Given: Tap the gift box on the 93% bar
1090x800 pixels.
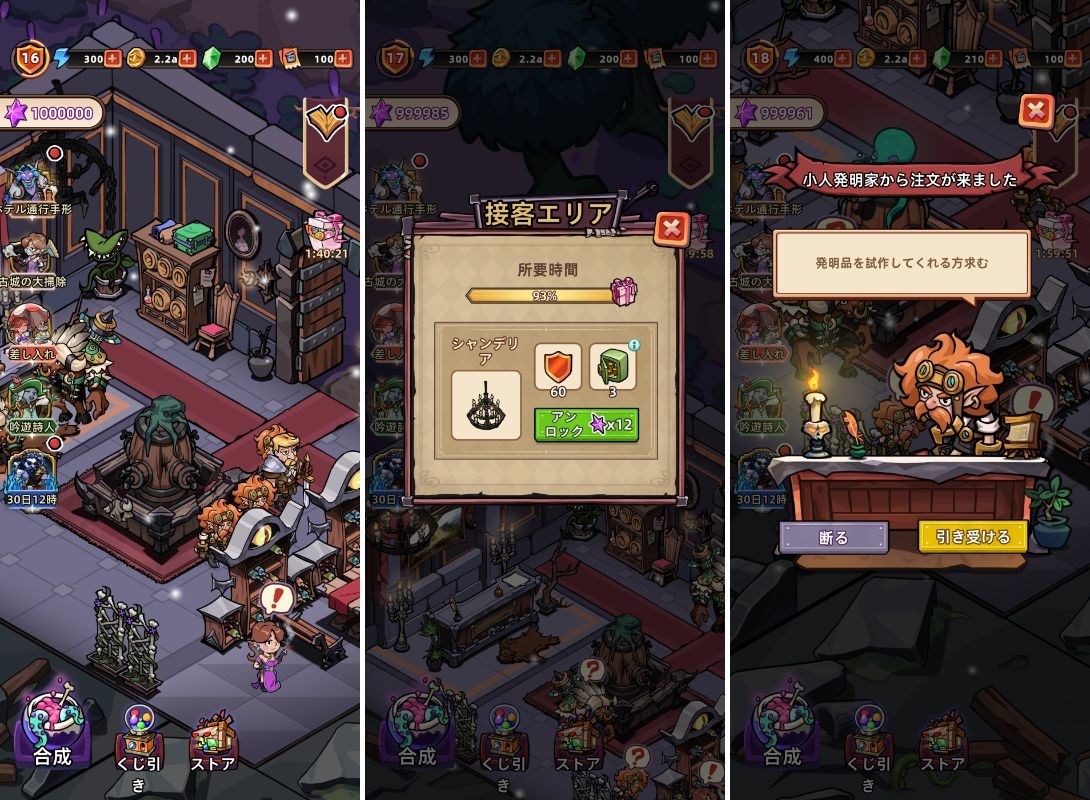Looking at the screenshot, I should tap(626, 293).
